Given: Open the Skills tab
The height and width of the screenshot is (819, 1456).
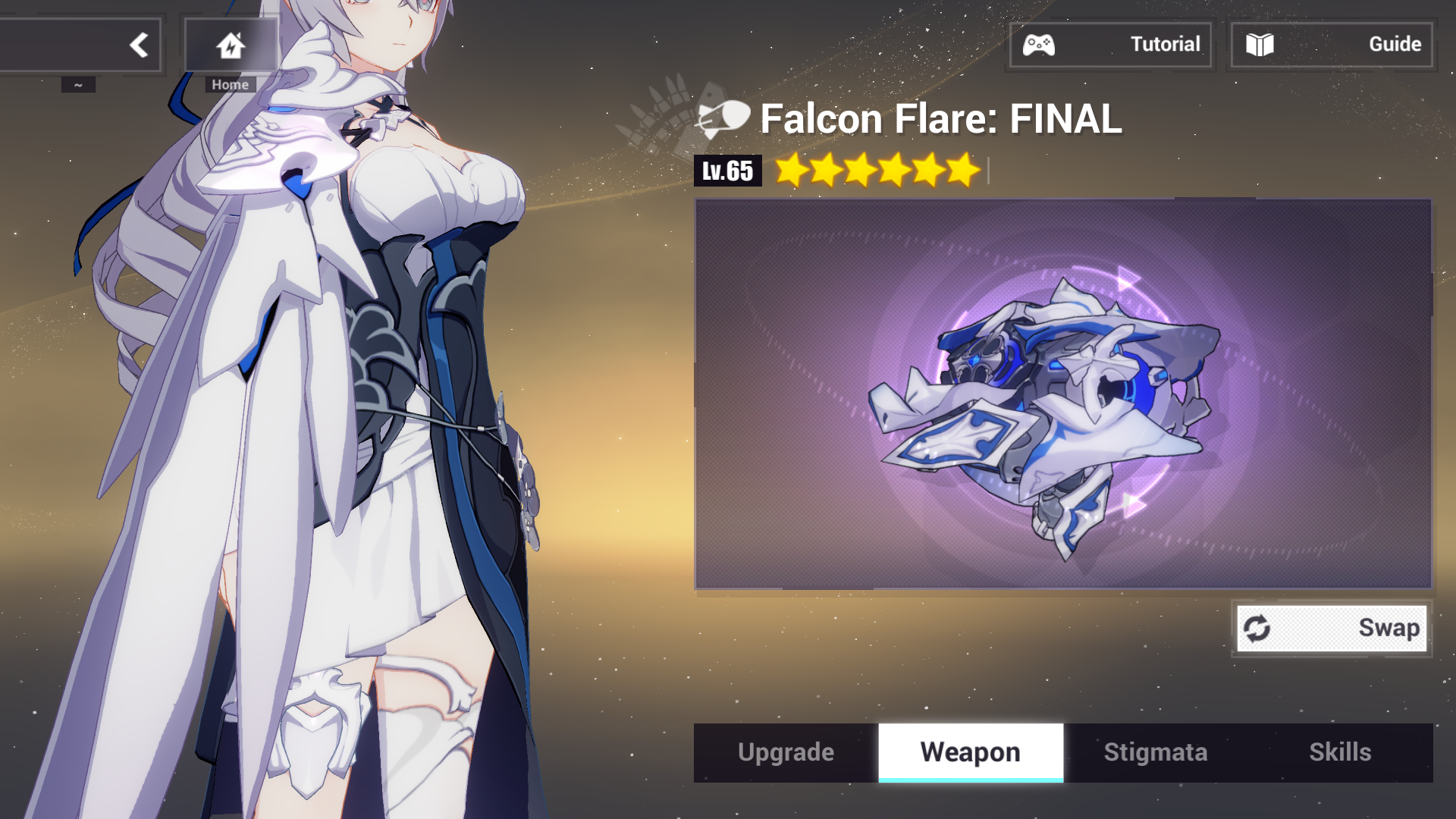Looking at the screenshot, I should (x=1341, y=752).
